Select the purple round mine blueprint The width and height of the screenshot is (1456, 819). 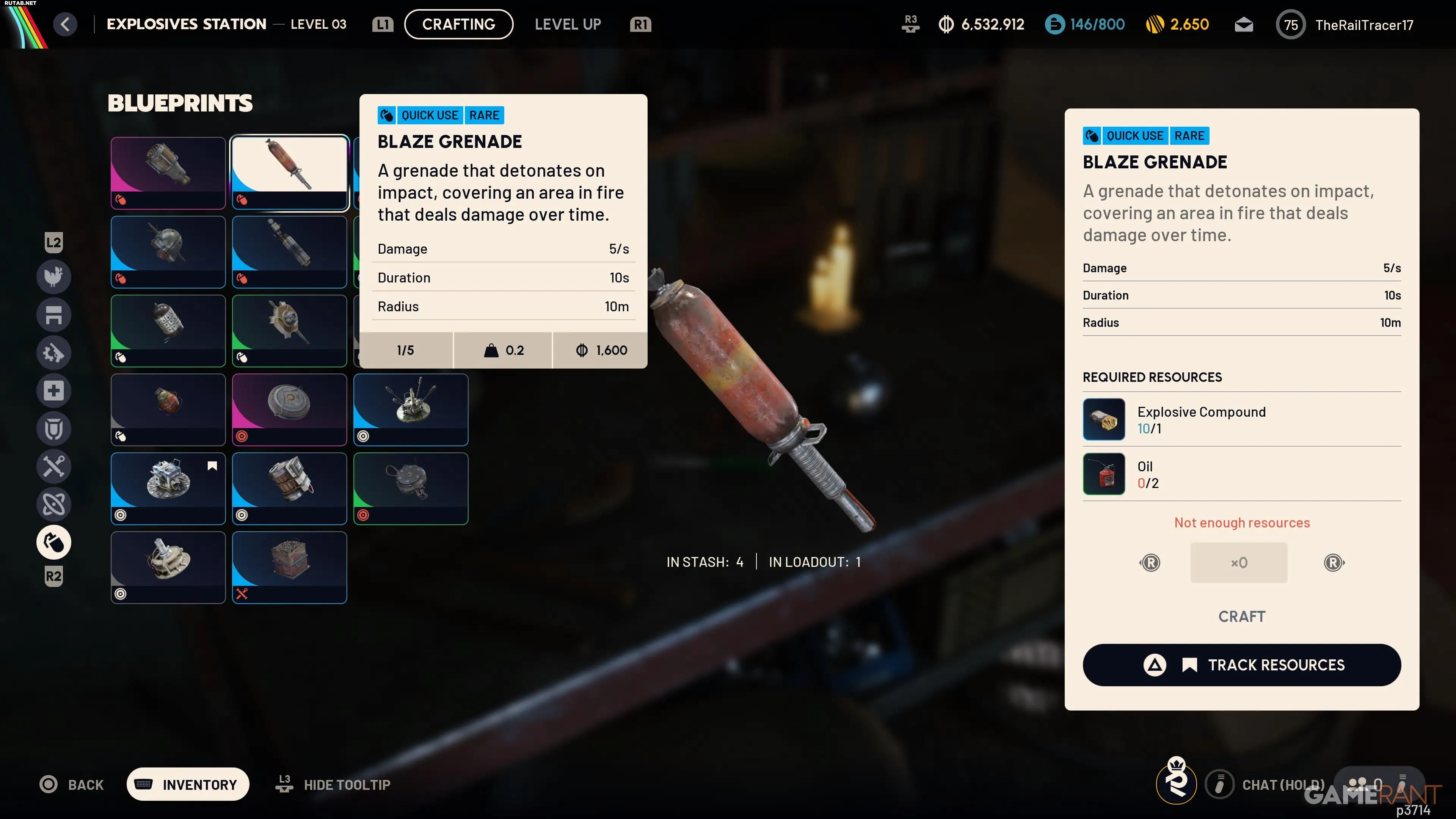click(289, 409)
